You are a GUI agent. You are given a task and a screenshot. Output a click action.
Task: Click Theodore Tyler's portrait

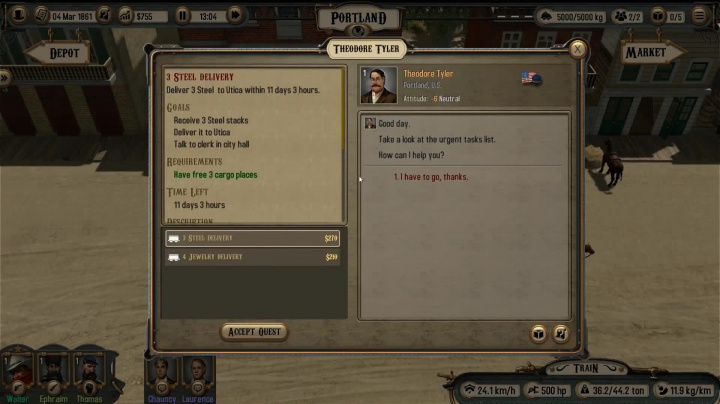pyautogui.click(x=379, y=85)
